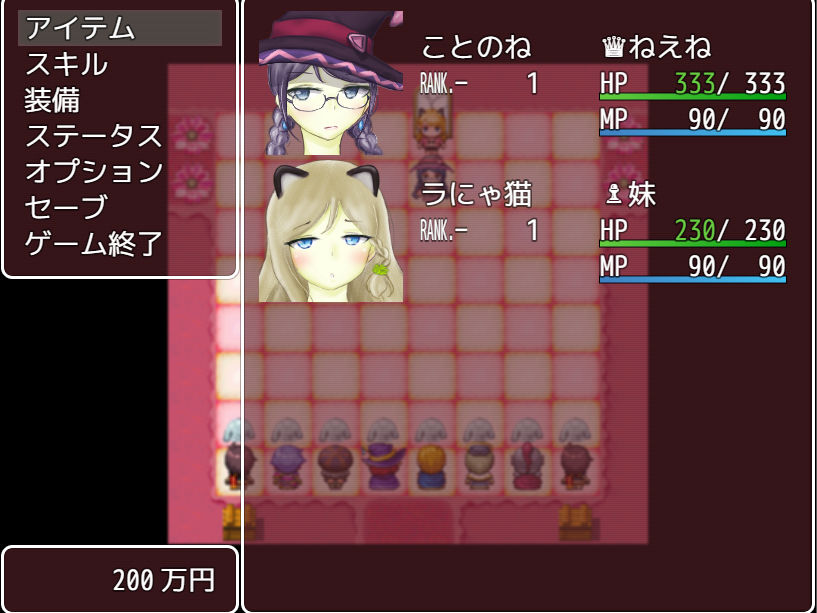
Task: Open the ステータス (Status) screen
Action: (x=93, y=136)
